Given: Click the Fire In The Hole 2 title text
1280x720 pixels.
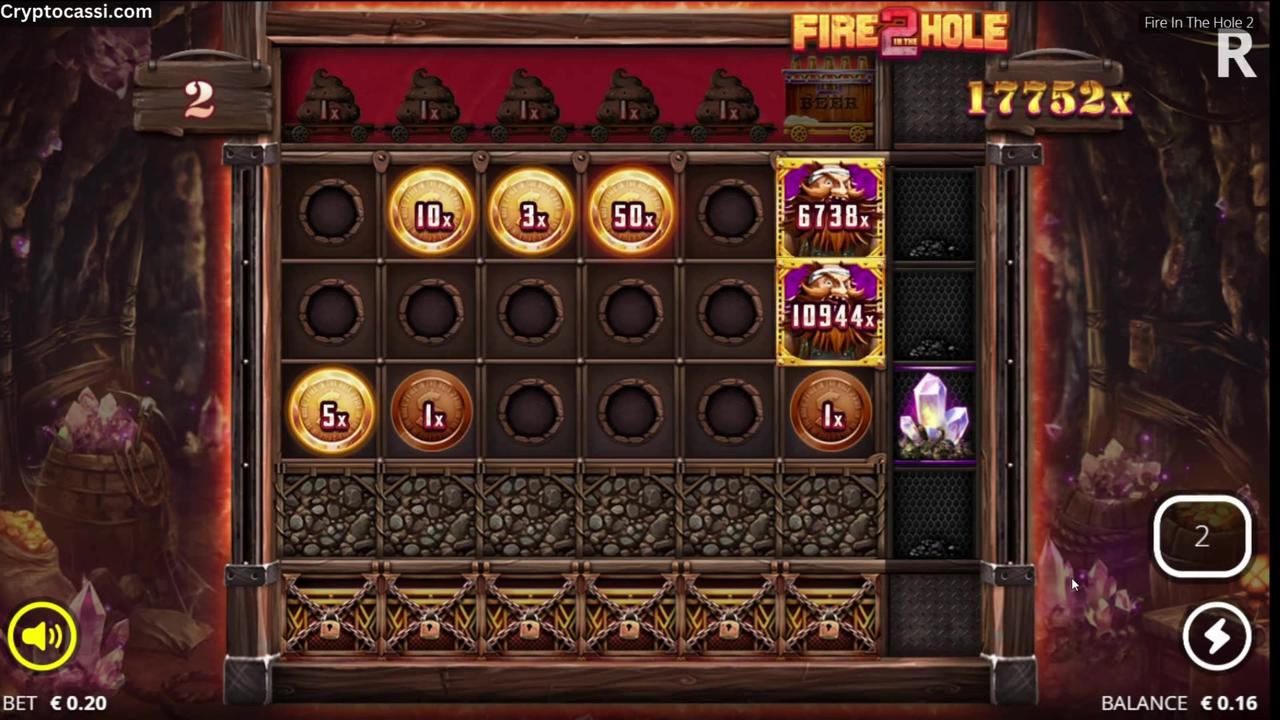Looking at the screenshot, I should point(1199,22).
